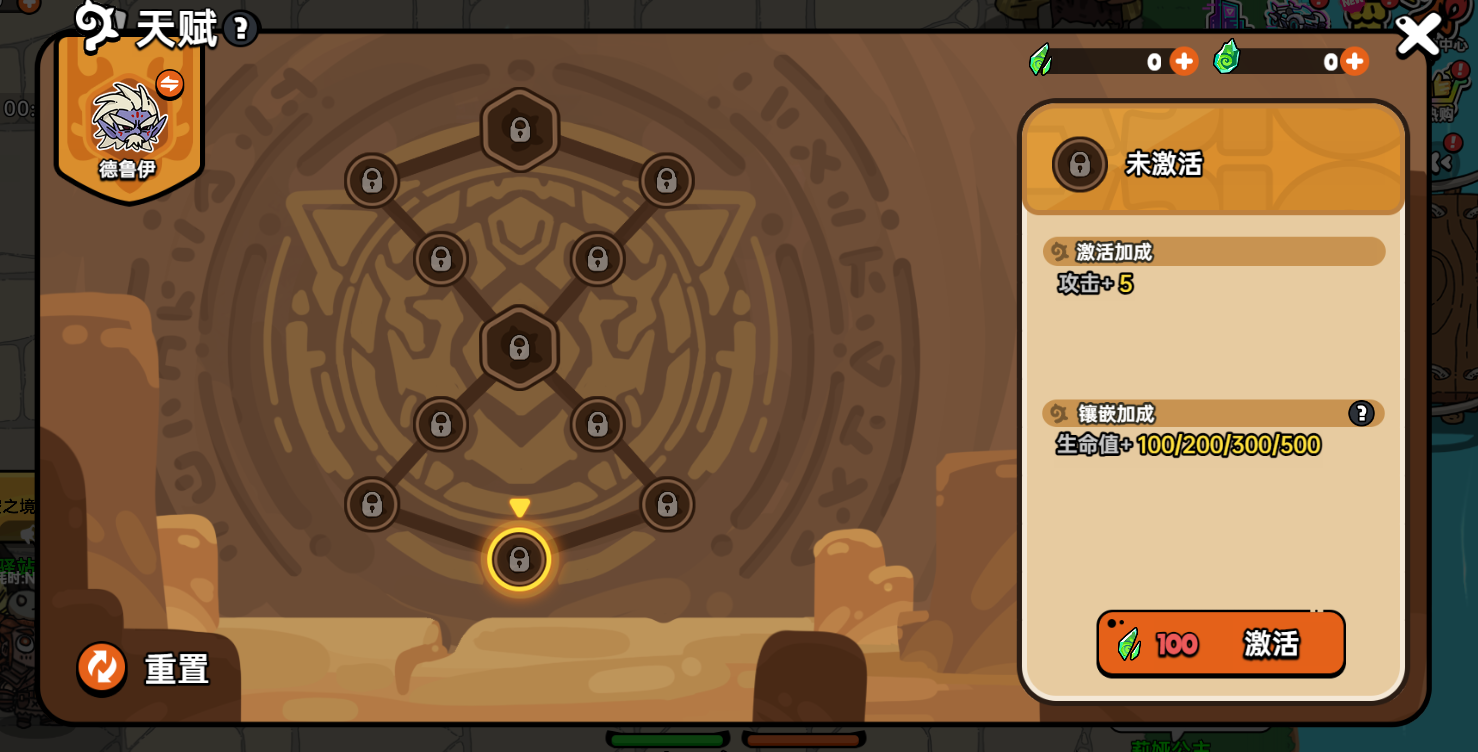The image size is (1478, 752).
Task: Select the top hexagonal talent node
Action: (x=519, y=130)
